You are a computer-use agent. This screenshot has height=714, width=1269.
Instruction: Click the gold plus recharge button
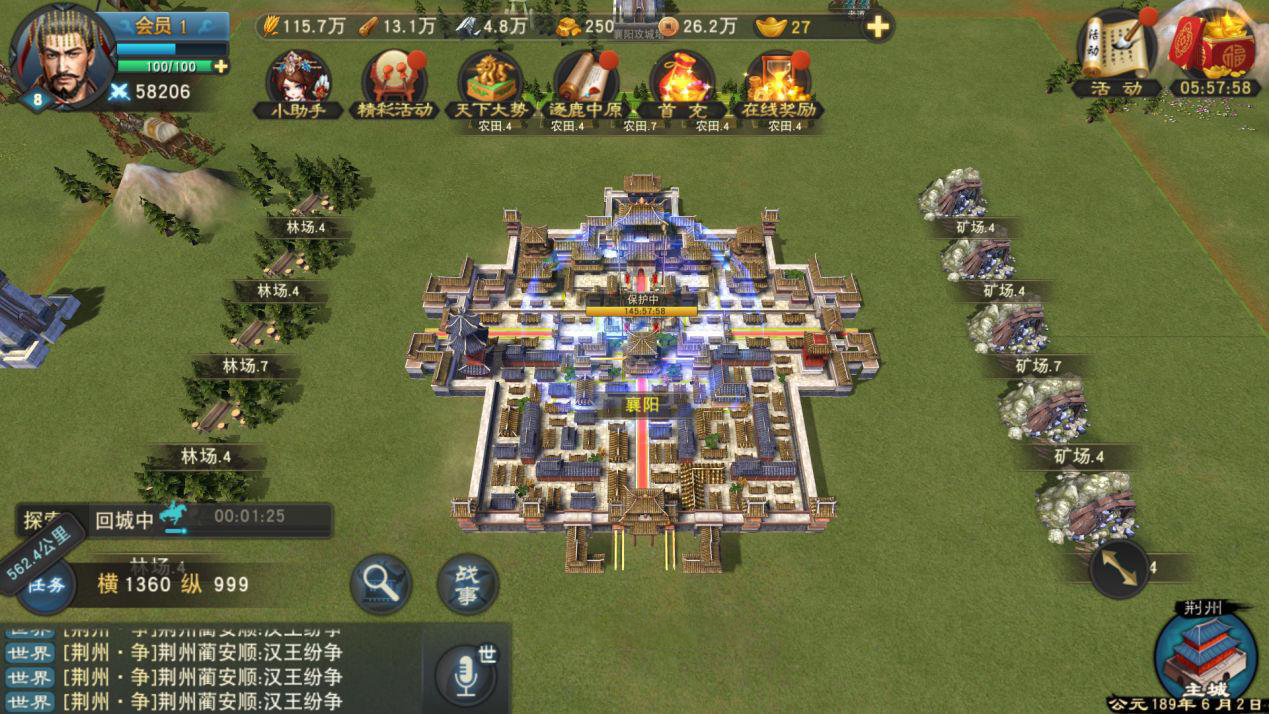pos(877,27)
